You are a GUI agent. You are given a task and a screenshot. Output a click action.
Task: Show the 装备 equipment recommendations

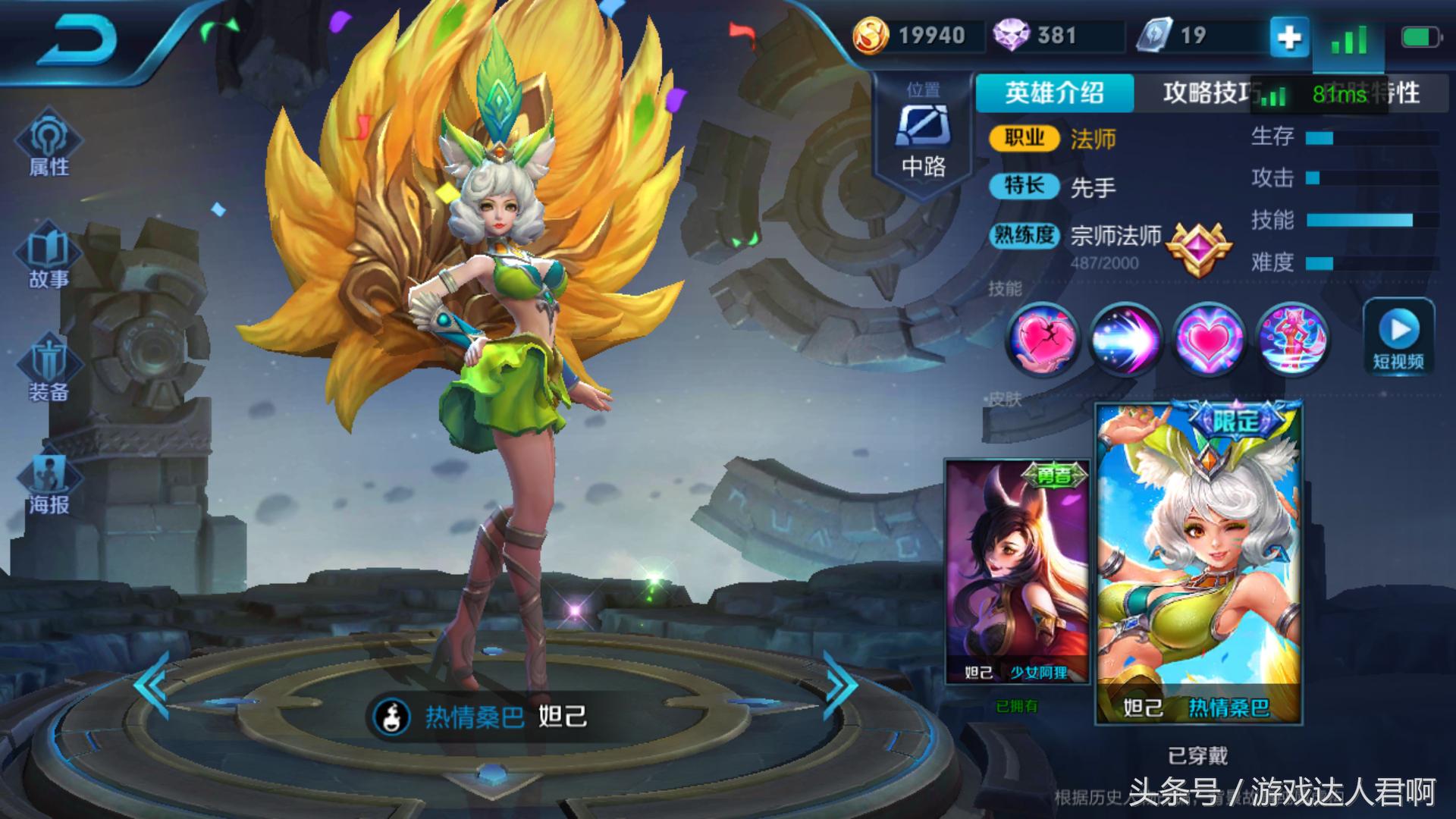[x=49, y=370]
